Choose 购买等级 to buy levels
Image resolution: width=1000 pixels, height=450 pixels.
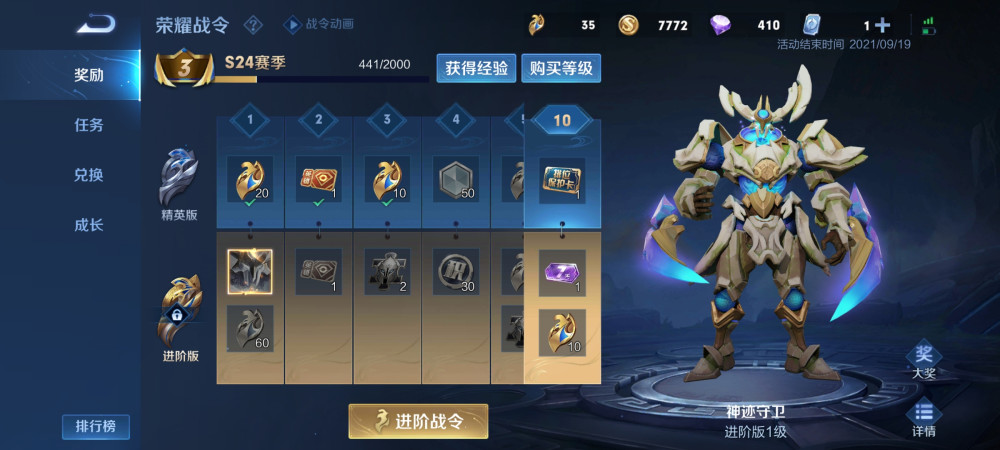(561, 68)
